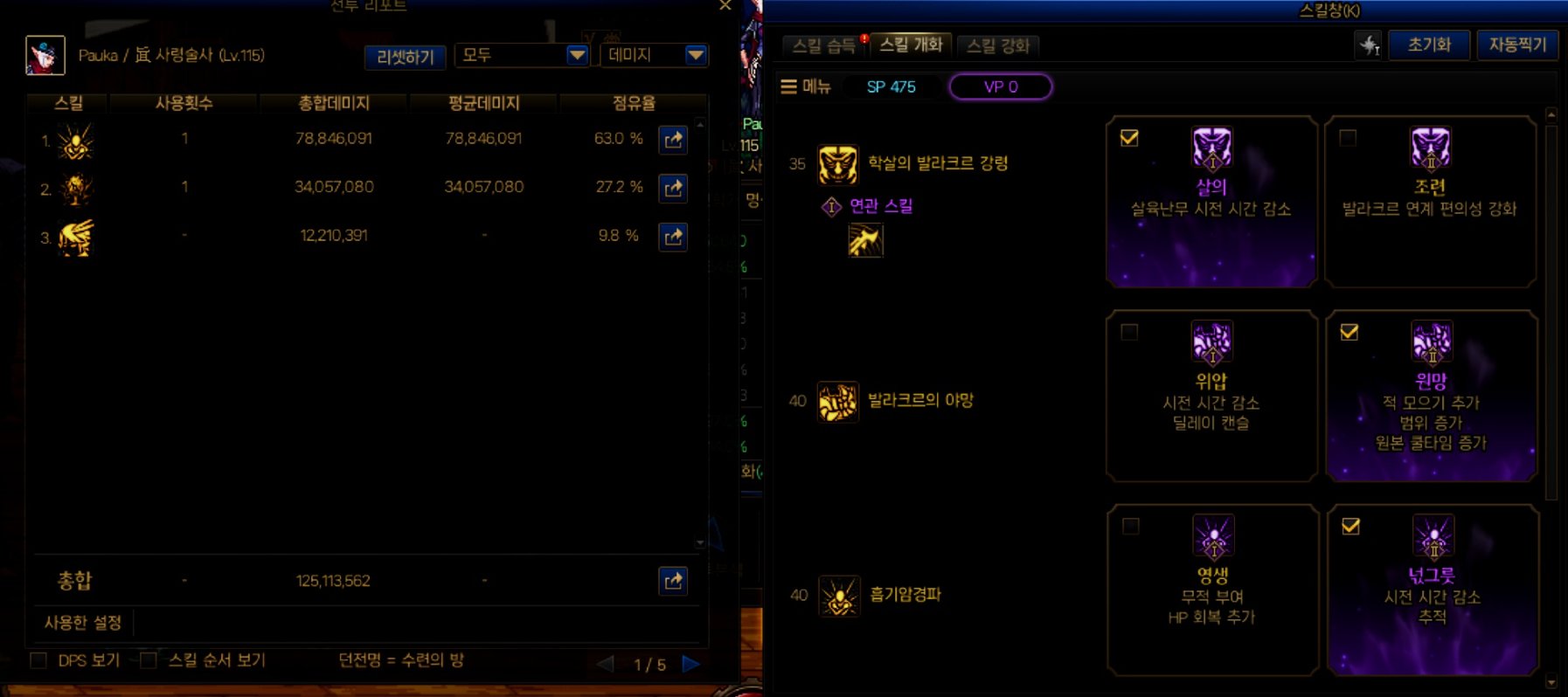Screen dimensions: 1568x697
Task: Enable the DPS 보기 checkbox
Action: click(x=38, y=661)
